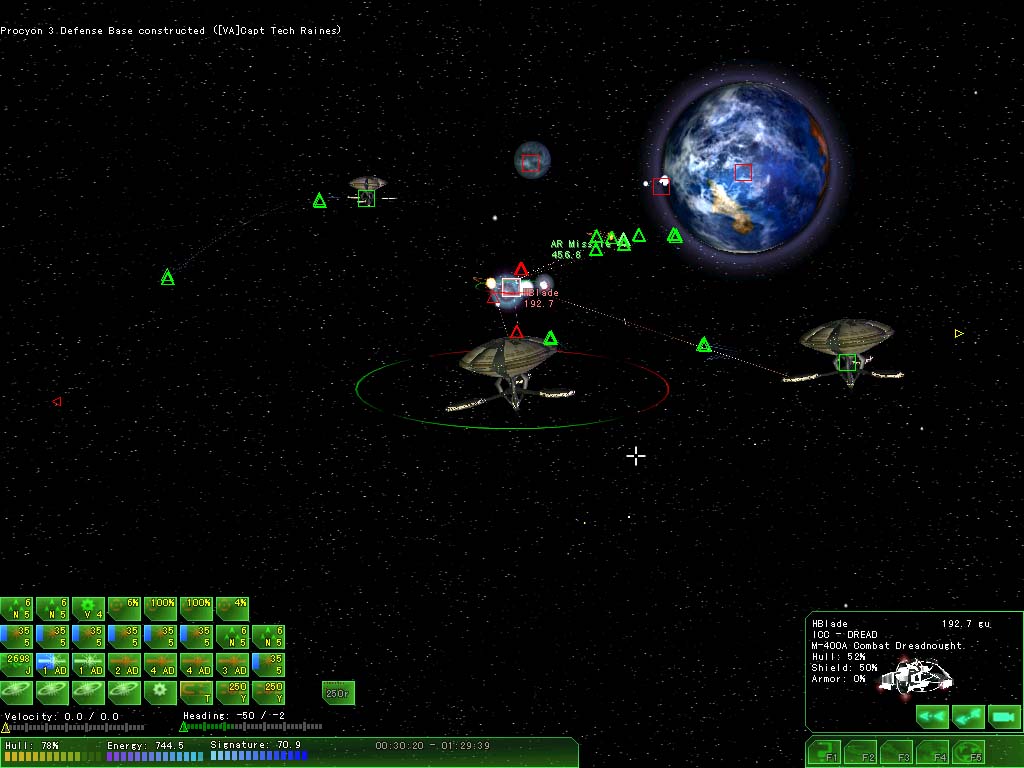Click the double left arrow target button
Screen dimensions: 1024x768
pos(932,716)
